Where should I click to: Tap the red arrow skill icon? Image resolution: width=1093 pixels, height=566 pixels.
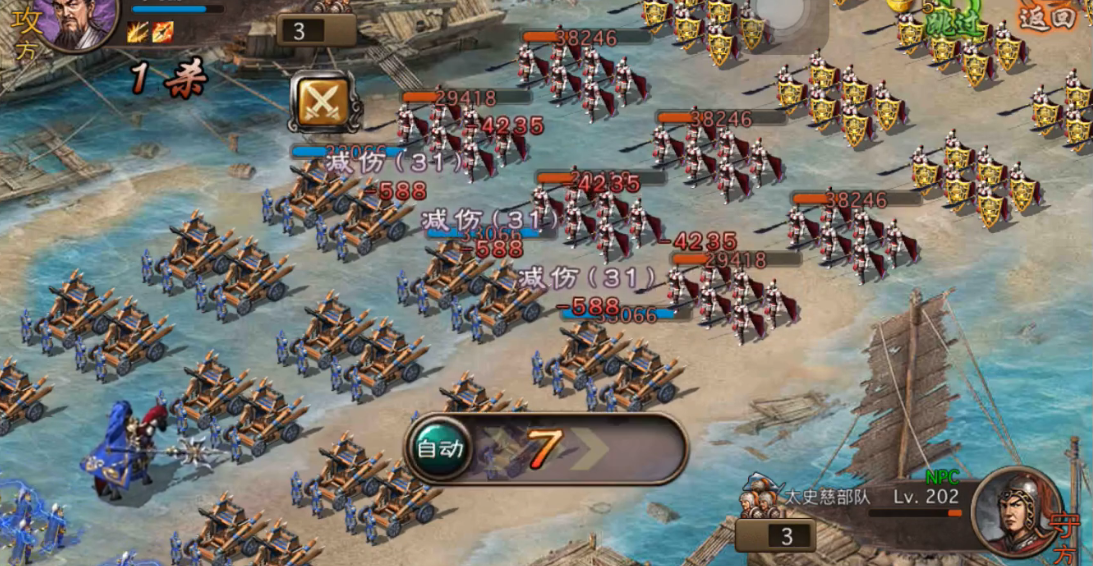(162, 32)
